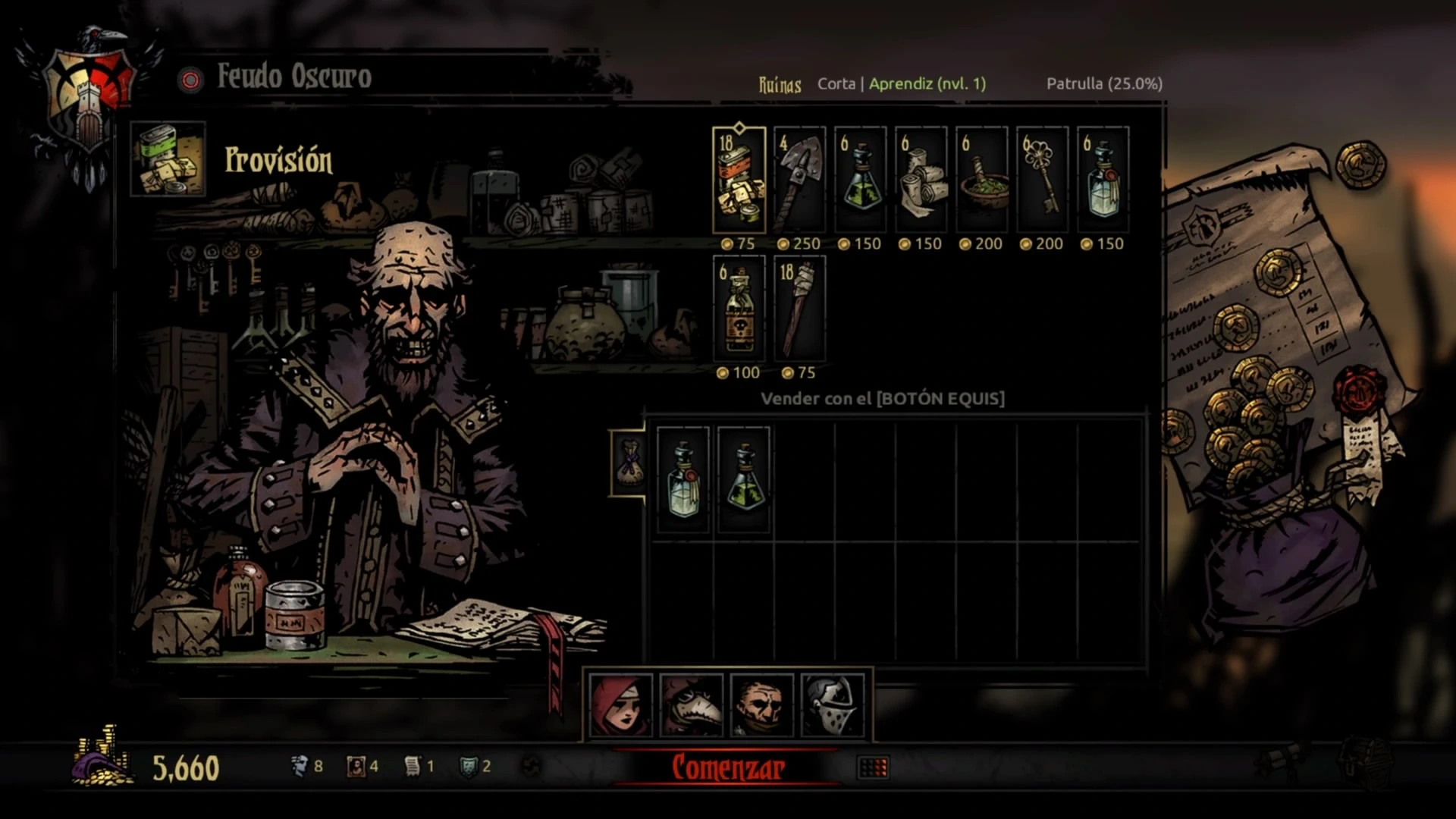The width and height of the screenshot is (1456, 819).
Task: Choose the plague doctor portrait
Action: tap(691, 706)
